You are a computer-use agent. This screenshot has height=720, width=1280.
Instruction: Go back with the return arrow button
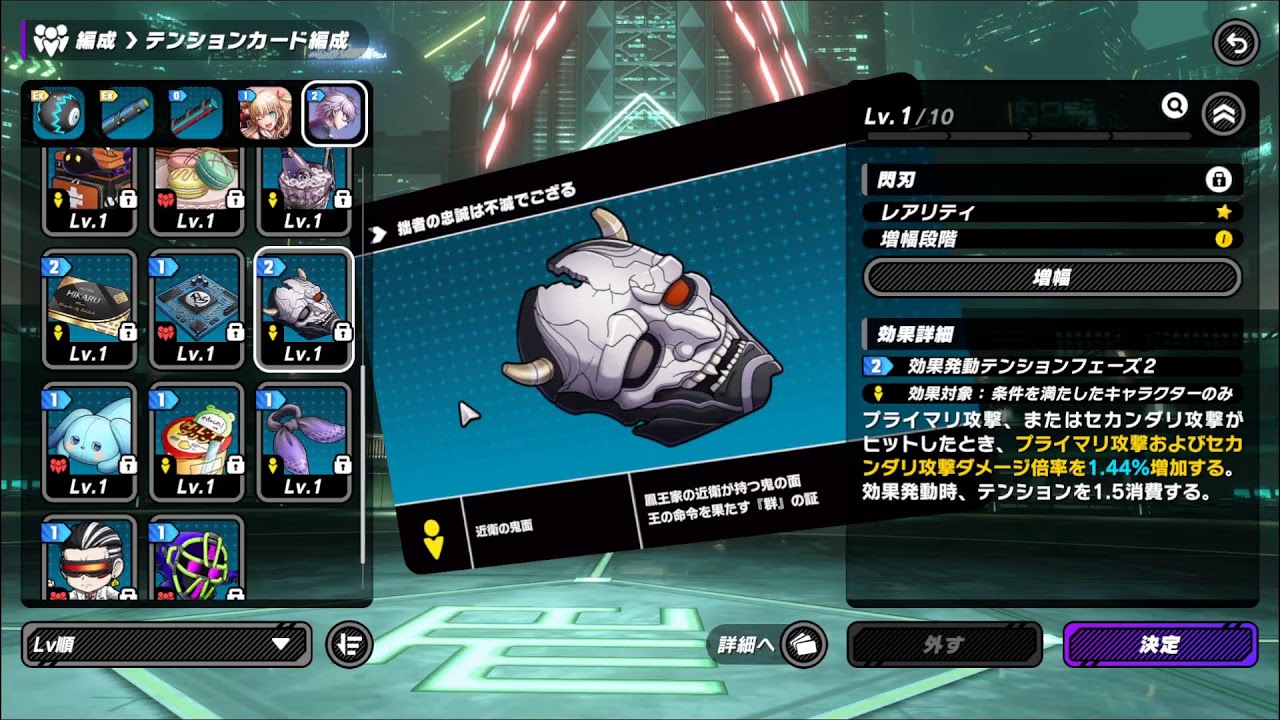pyautogui.click(x=1235, y=44)
